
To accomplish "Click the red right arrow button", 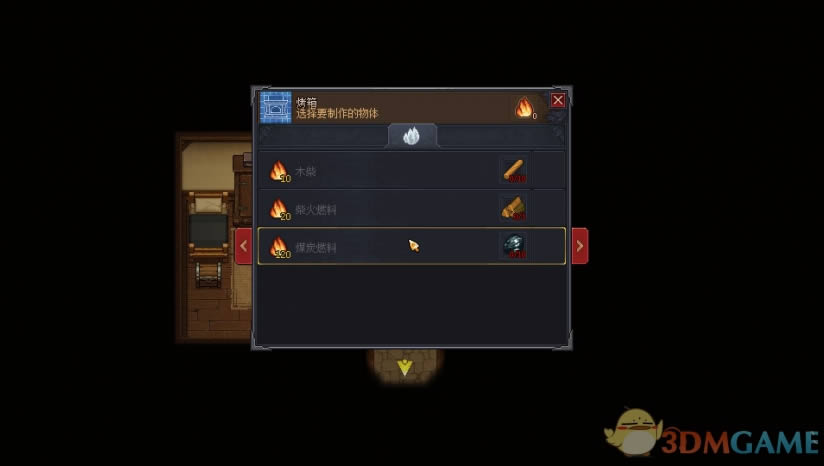I will pyautogui.click(x=579, y=246).
